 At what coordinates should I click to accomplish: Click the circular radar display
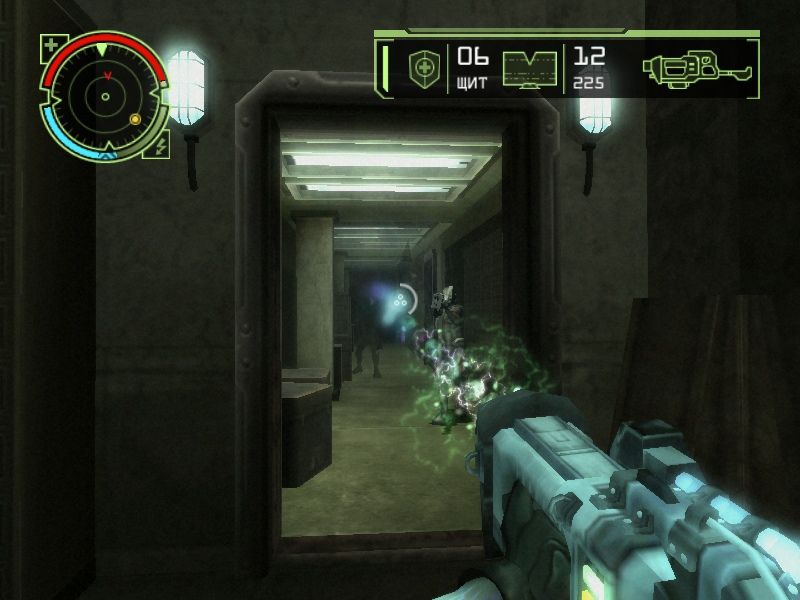(x=103, y=97)
